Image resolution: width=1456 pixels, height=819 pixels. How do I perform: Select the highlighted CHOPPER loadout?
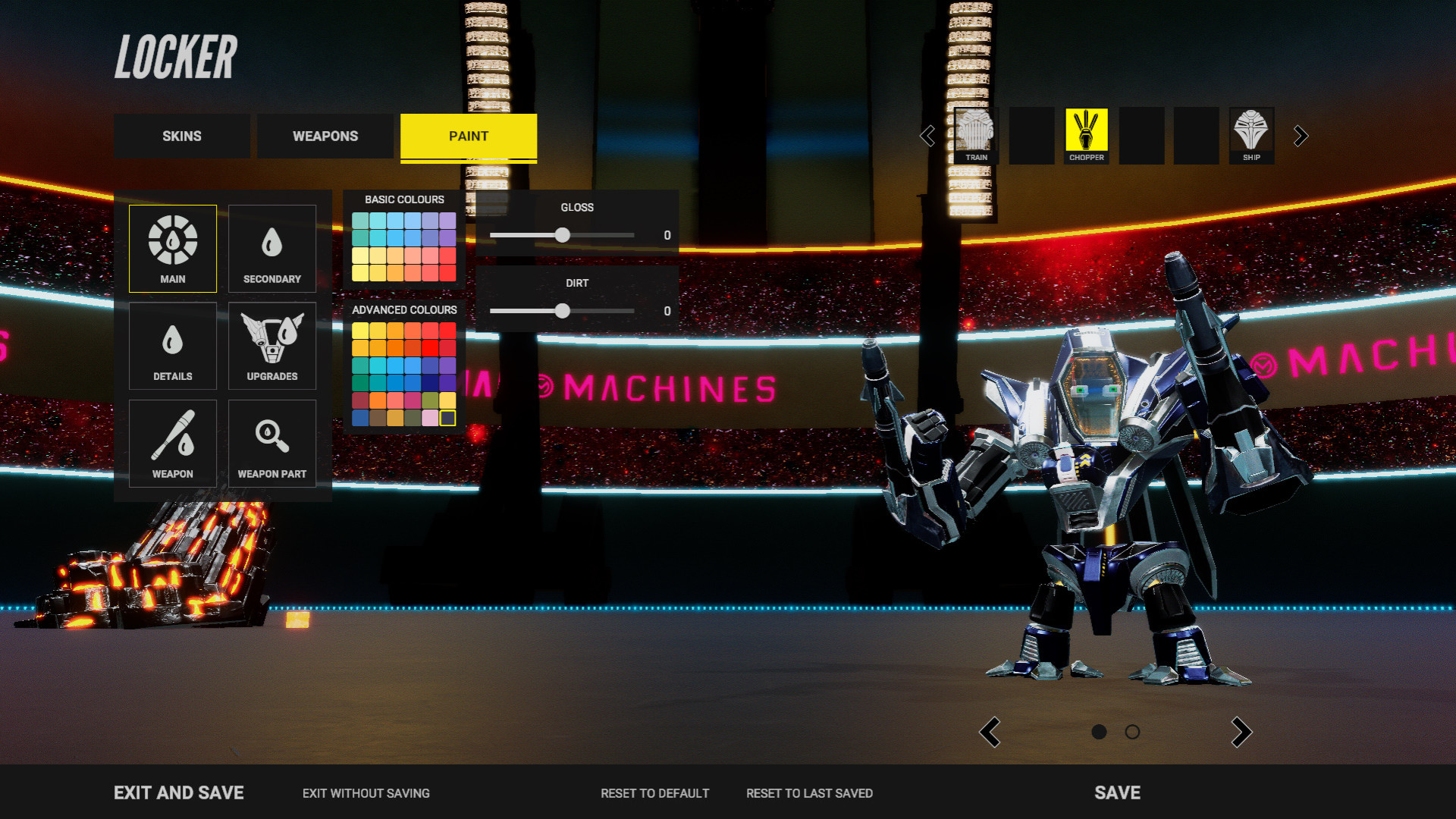(1087, 136)
